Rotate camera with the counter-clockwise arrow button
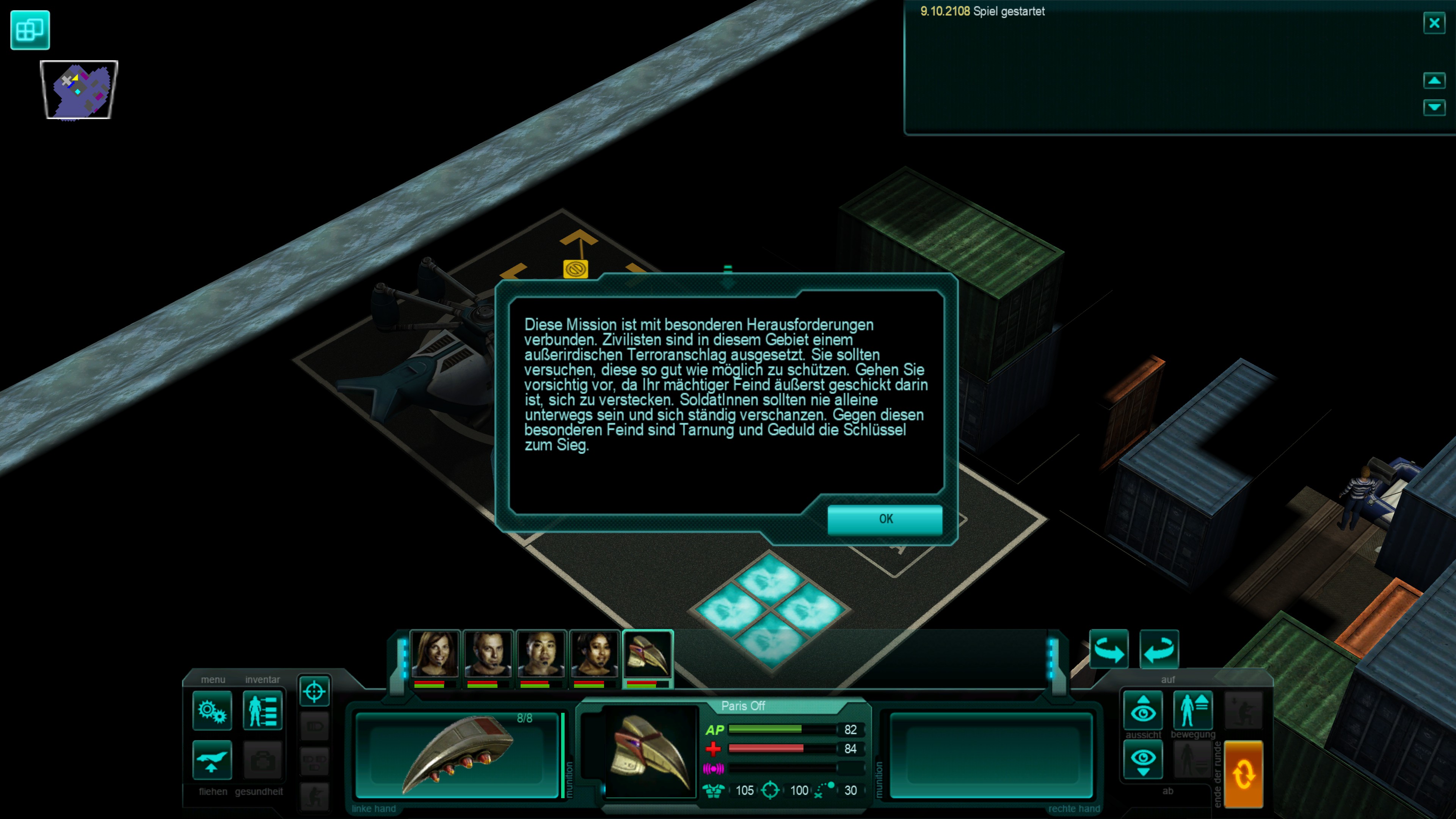Image resolution: width=1456 pixels, height=819 pixels. (1159, 649)
